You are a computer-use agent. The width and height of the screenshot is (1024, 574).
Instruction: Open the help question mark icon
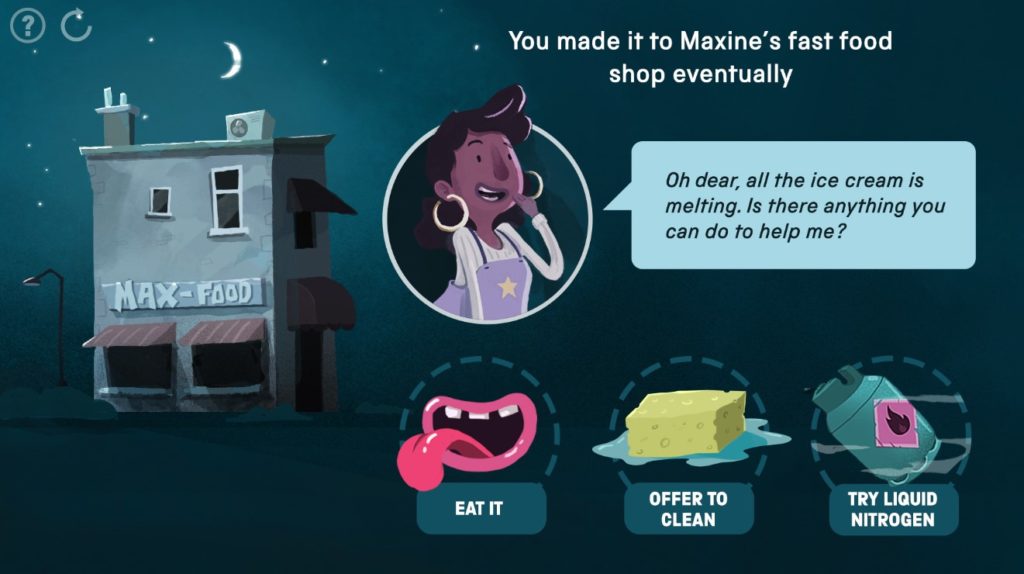(27, 25)
